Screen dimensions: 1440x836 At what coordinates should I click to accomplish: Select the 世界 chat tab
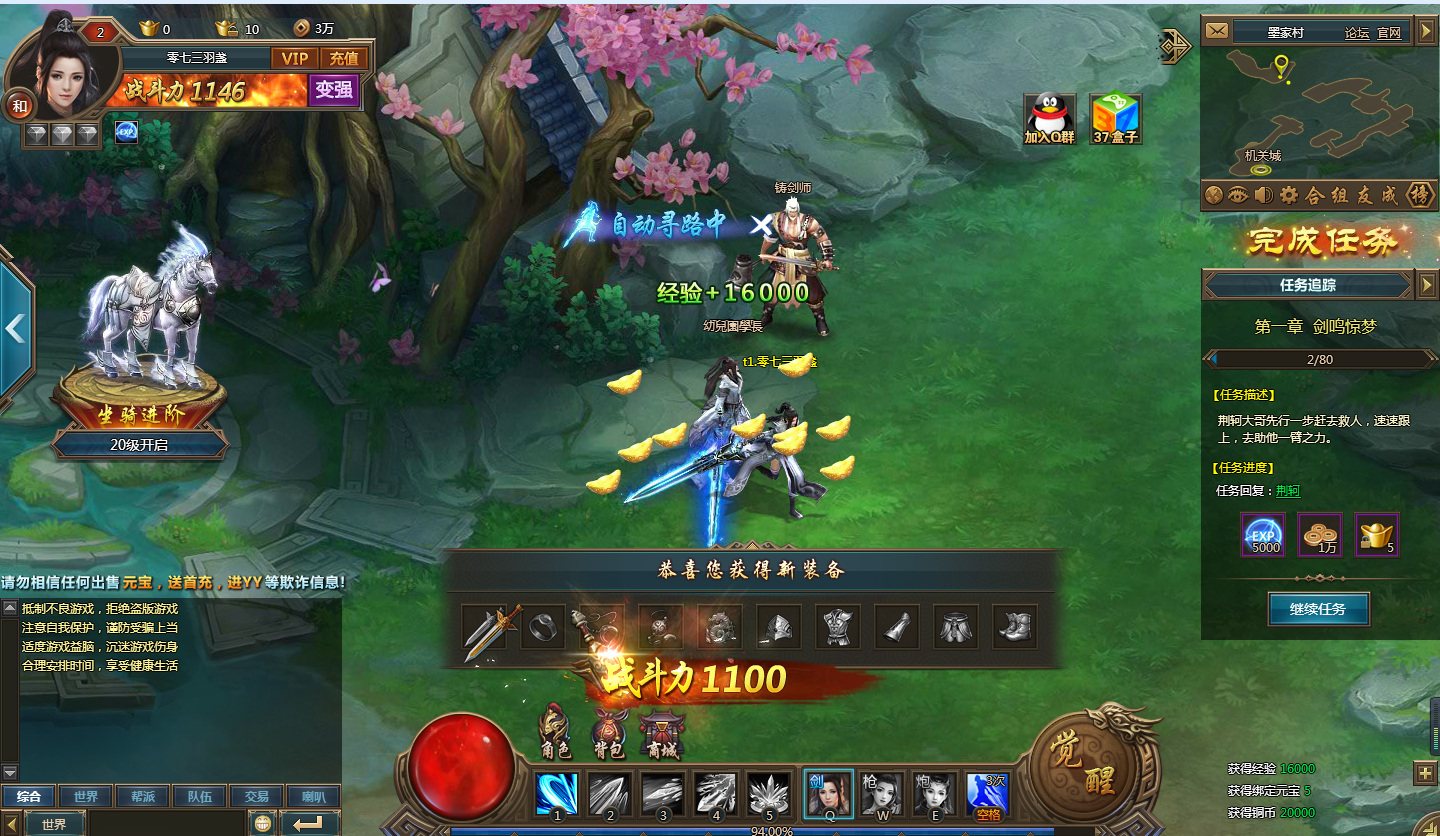(x=85, y=797)
